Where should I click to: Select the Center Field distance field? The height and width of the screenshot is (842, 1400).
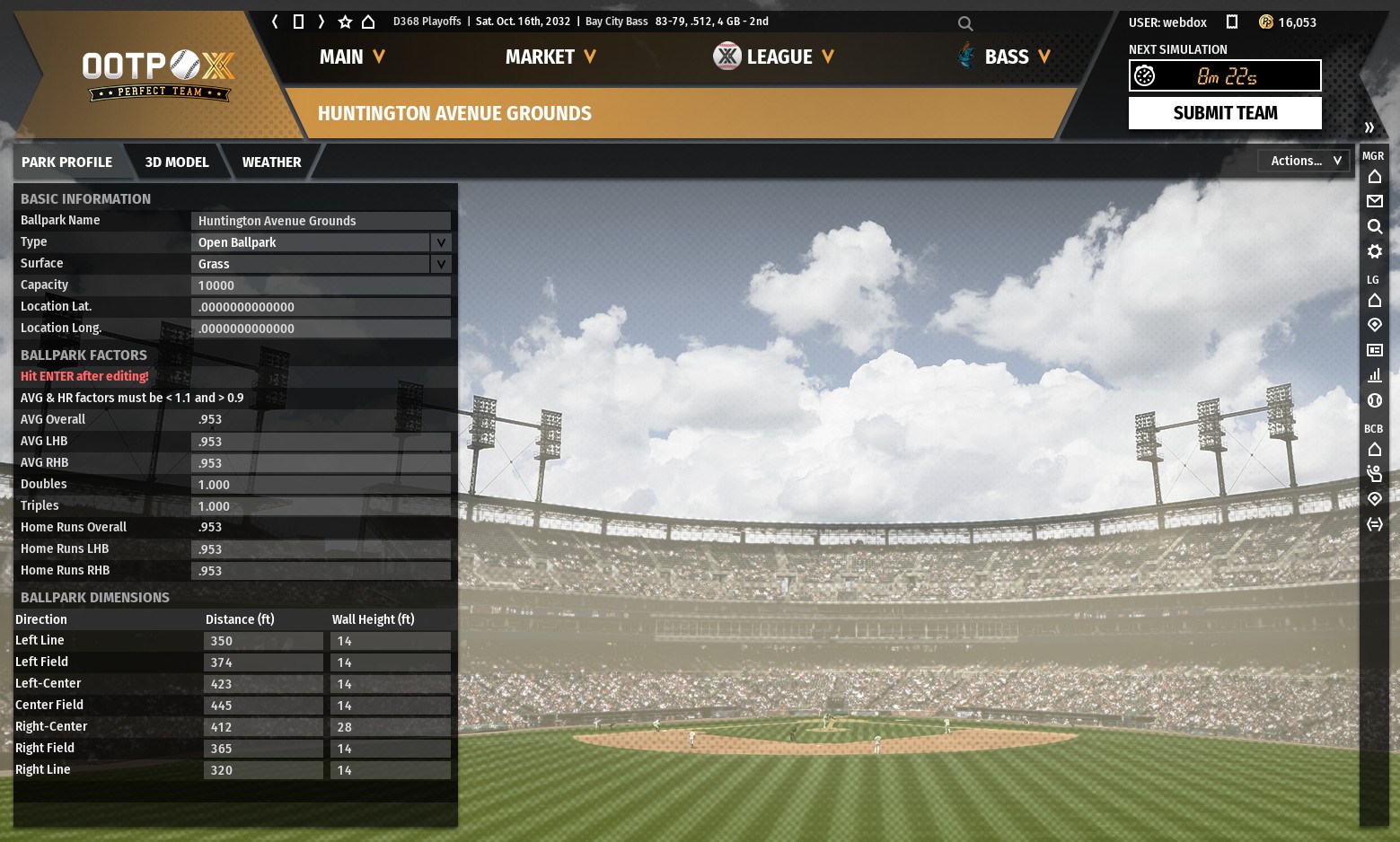pyautogui.click(x=263, y=706)
